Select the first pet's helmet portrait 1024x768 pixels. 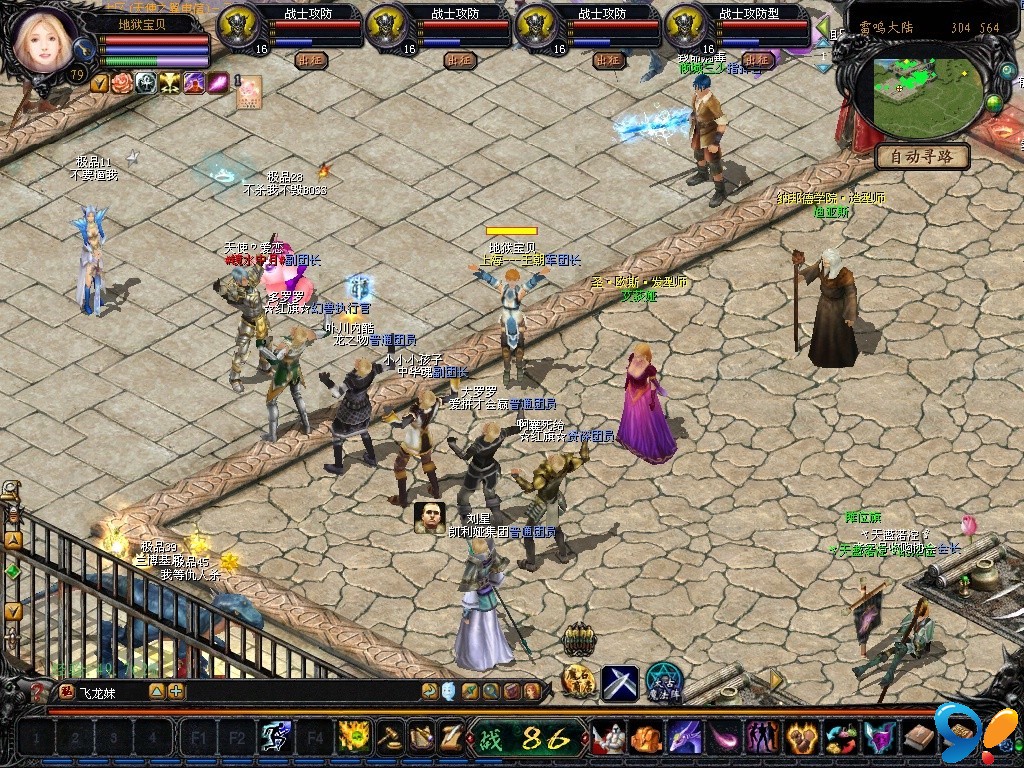click(238, 25)
